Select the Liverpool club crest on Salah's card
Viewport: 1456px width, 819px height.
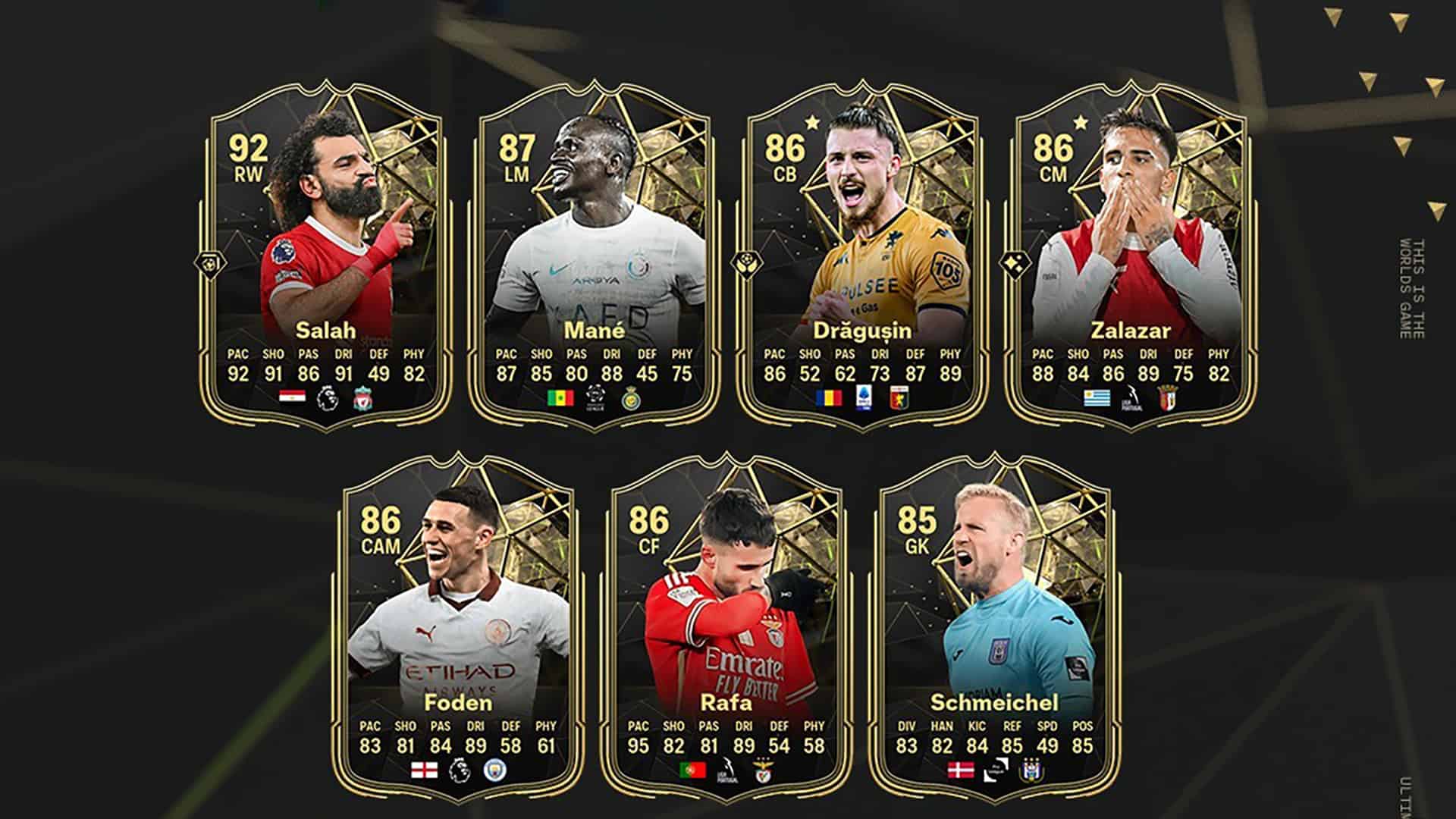[362, 397]
